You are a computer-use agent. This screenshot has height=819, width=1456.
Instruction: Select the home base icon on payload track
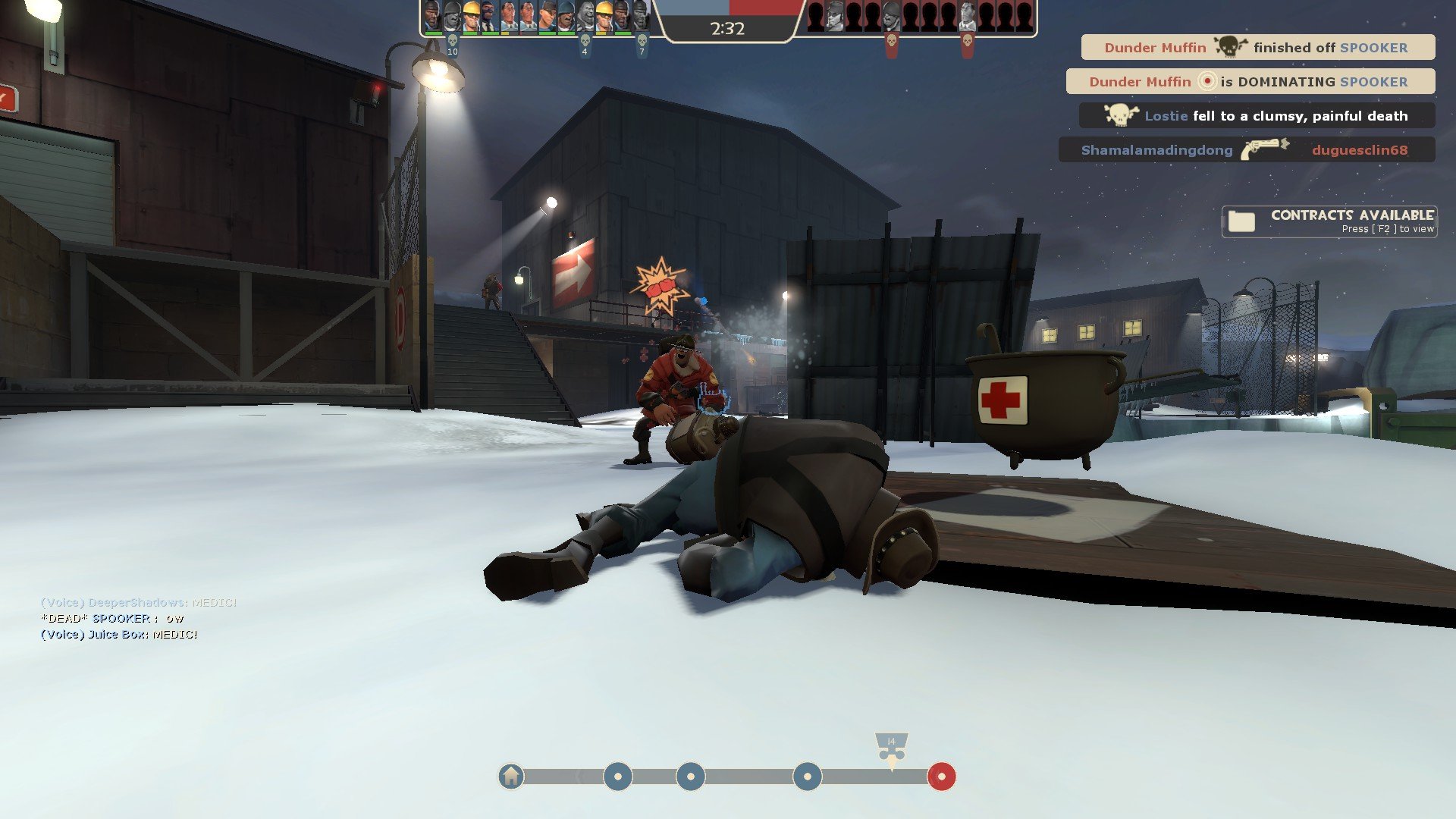point(511,777)
